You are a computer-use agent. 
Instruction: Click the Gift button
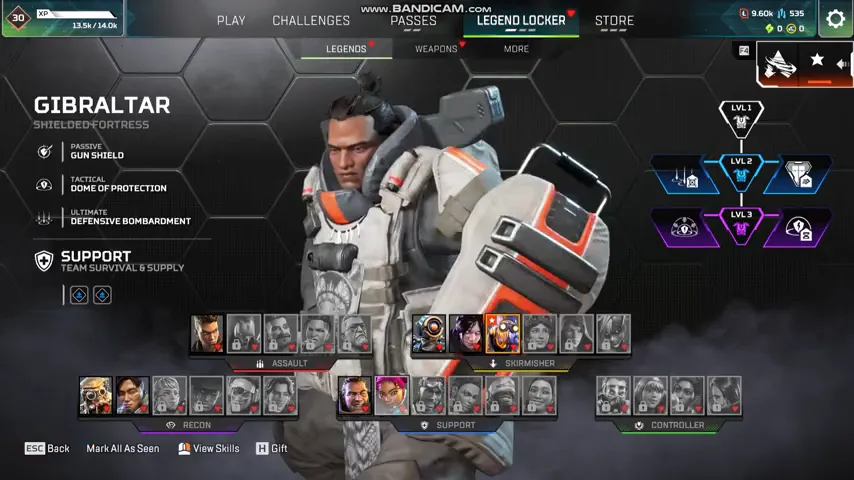[x=271, y=449]
